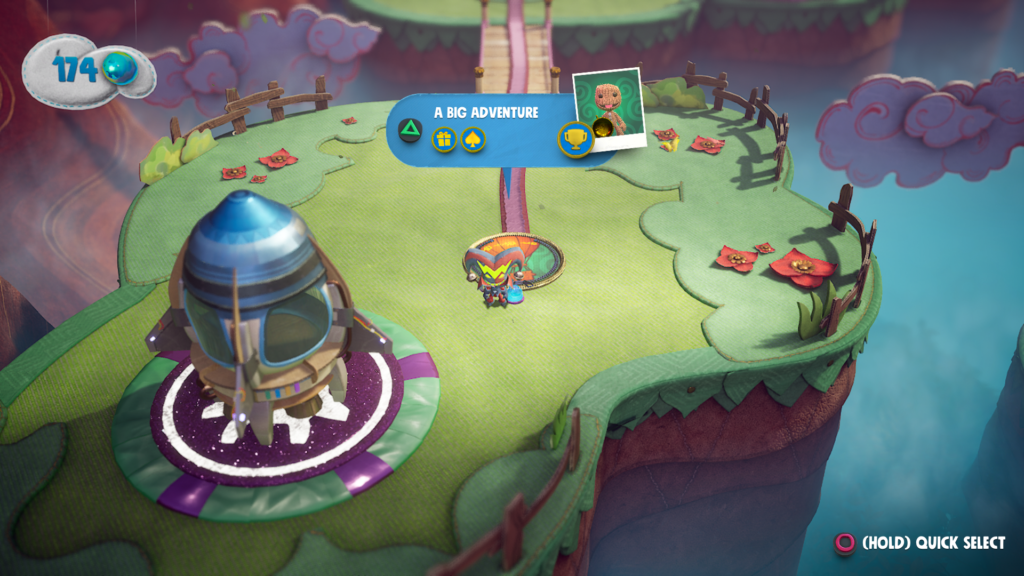The width and height of the screenshot is (1024, 576).
Task: Click the yellow gift box prize badge
Action: [x=444, y=139]
